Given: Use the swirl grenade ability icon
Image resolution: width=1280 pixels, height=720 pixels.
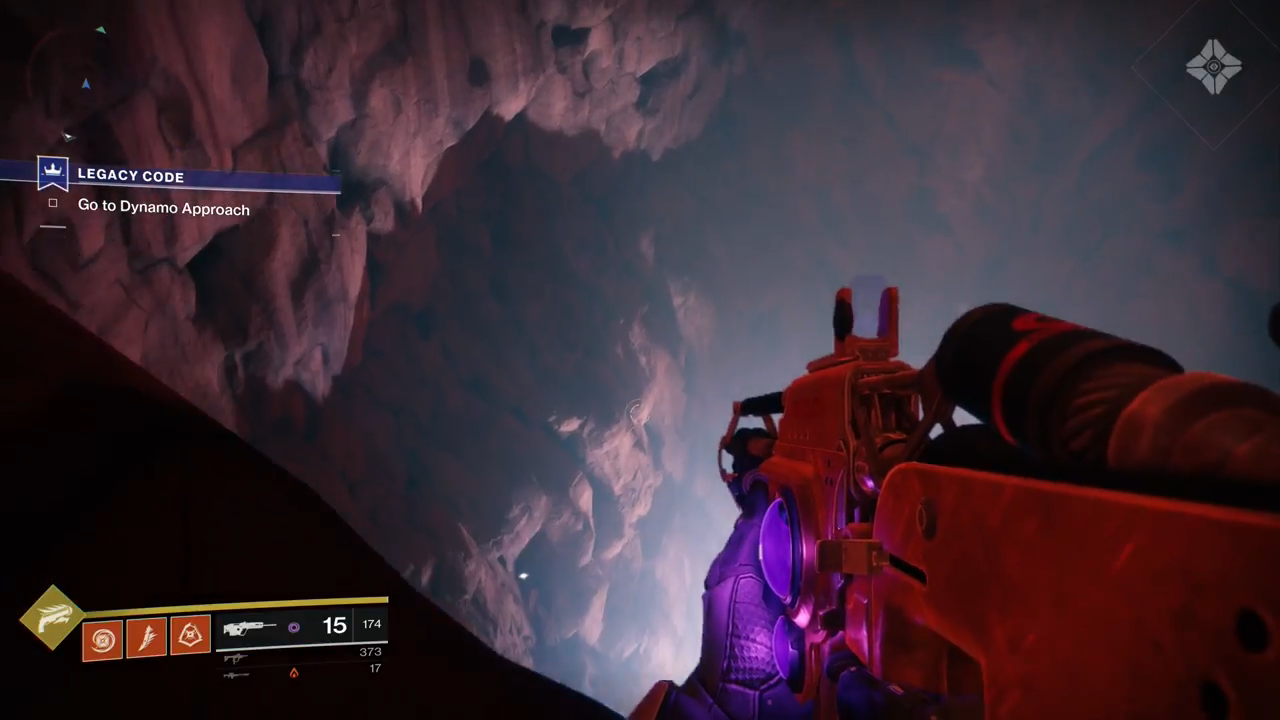Looking at the screenshot, I should pyautogui.click(x=102, y=638).
